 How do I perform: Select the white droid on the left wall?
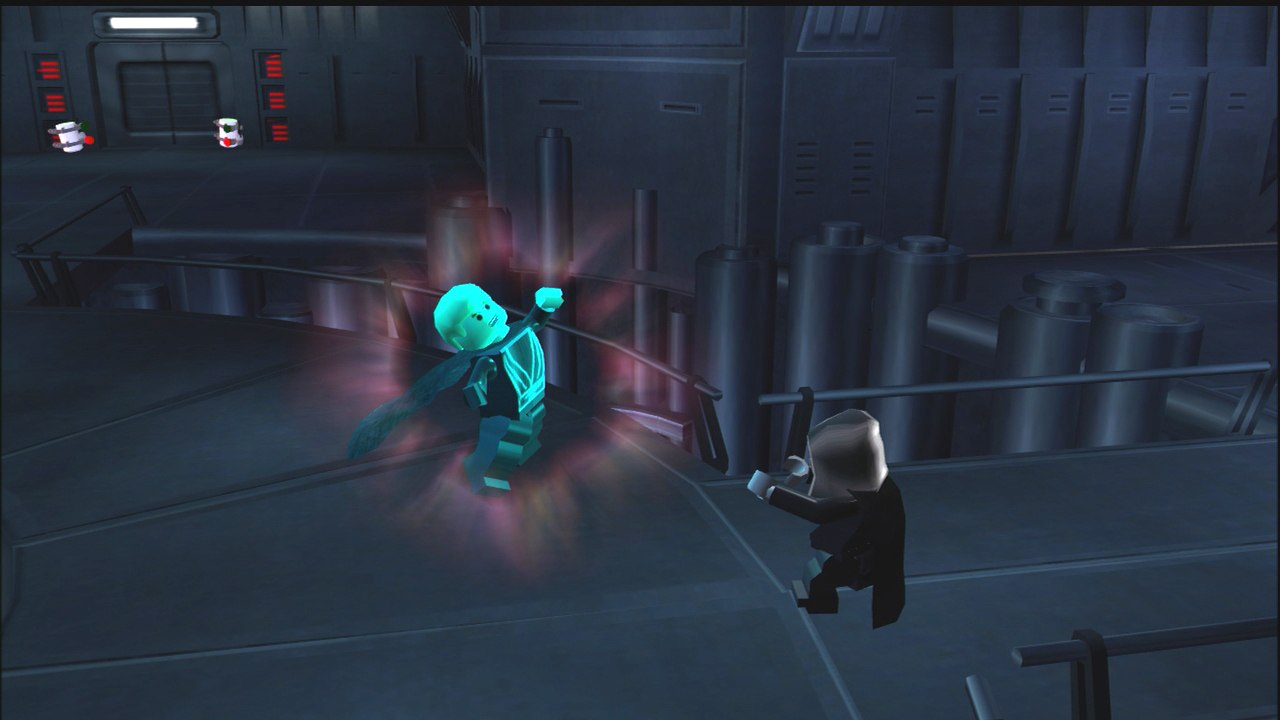point(70,135)
